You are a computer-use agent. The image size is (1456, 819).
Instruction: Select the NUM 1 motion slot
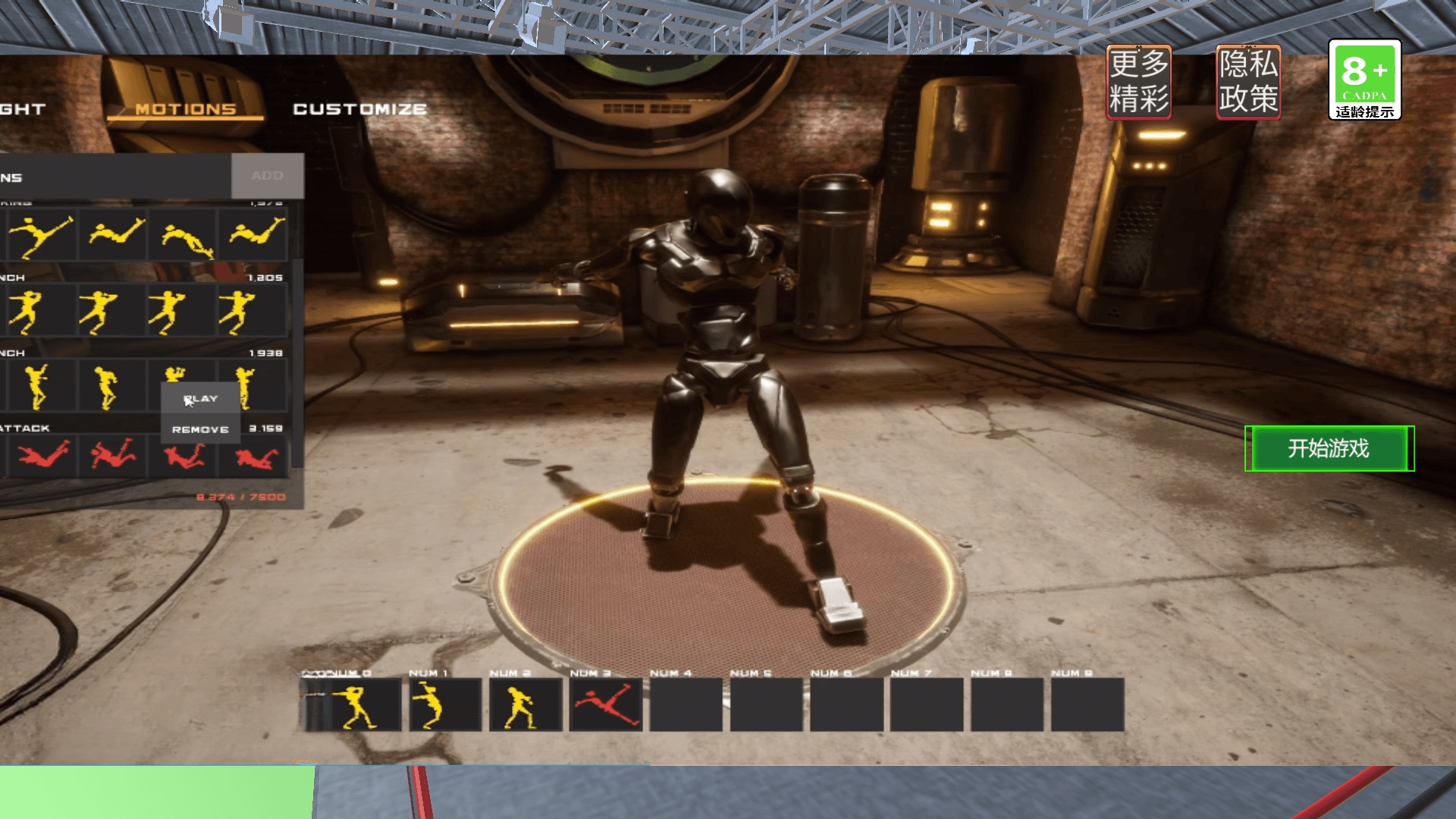(x=445, y=705)
